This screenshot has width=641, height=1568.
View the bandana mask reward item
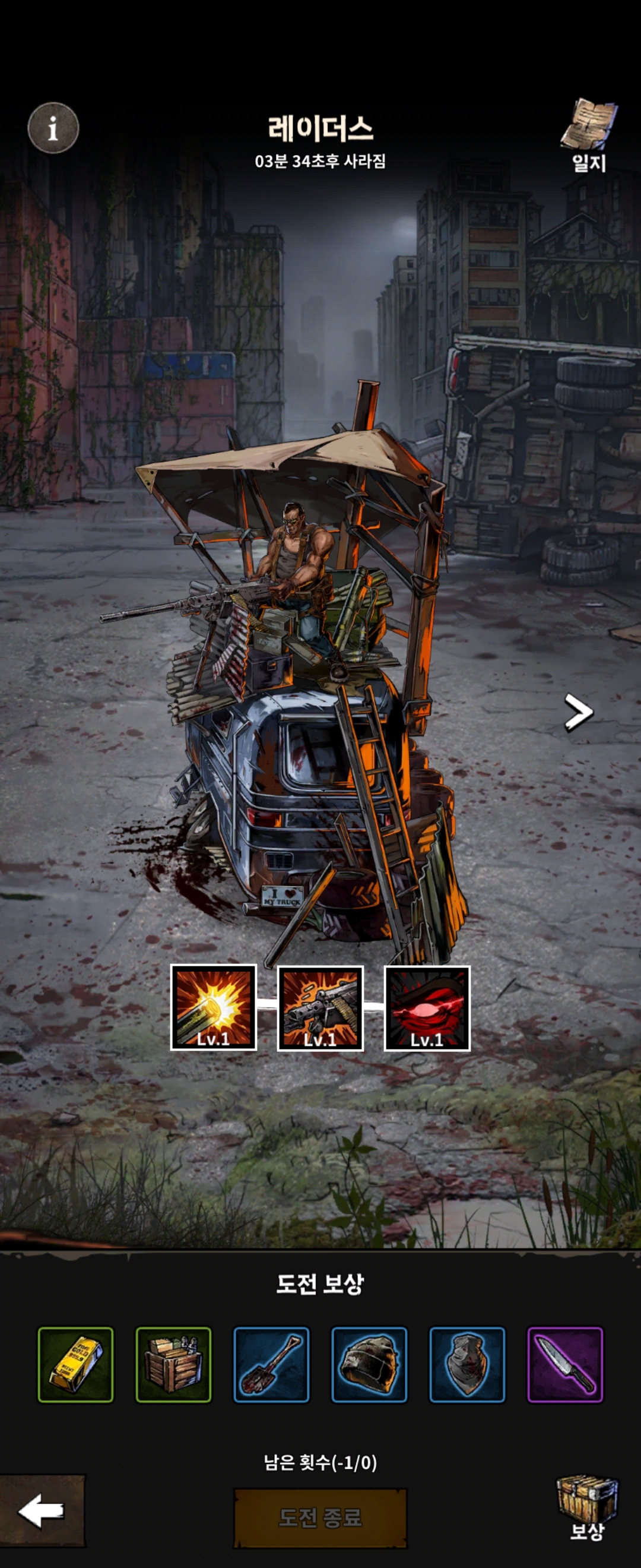coord(467,1364)
